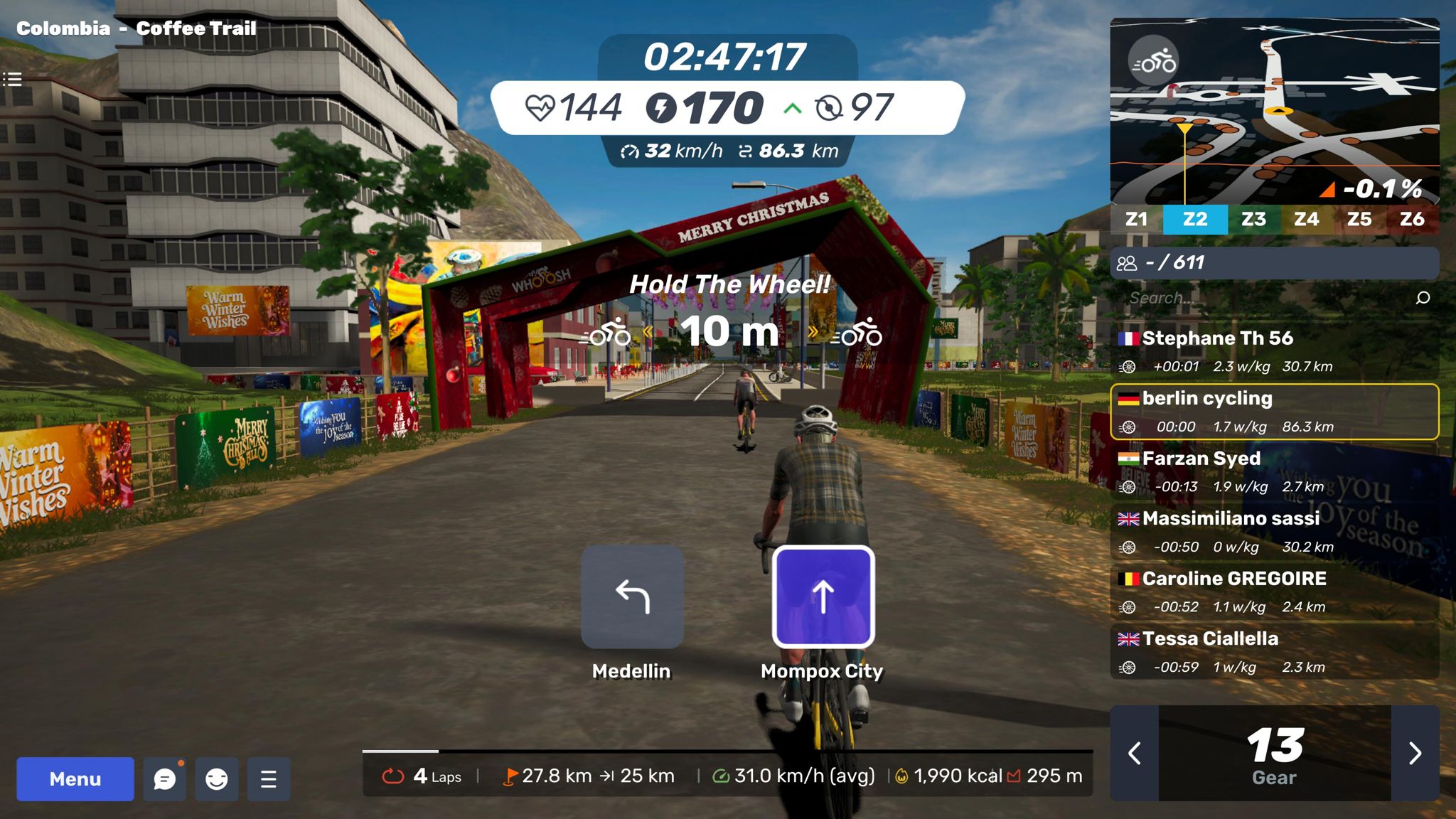
Task: Open the blue Menu button
Action: [75, 779]
